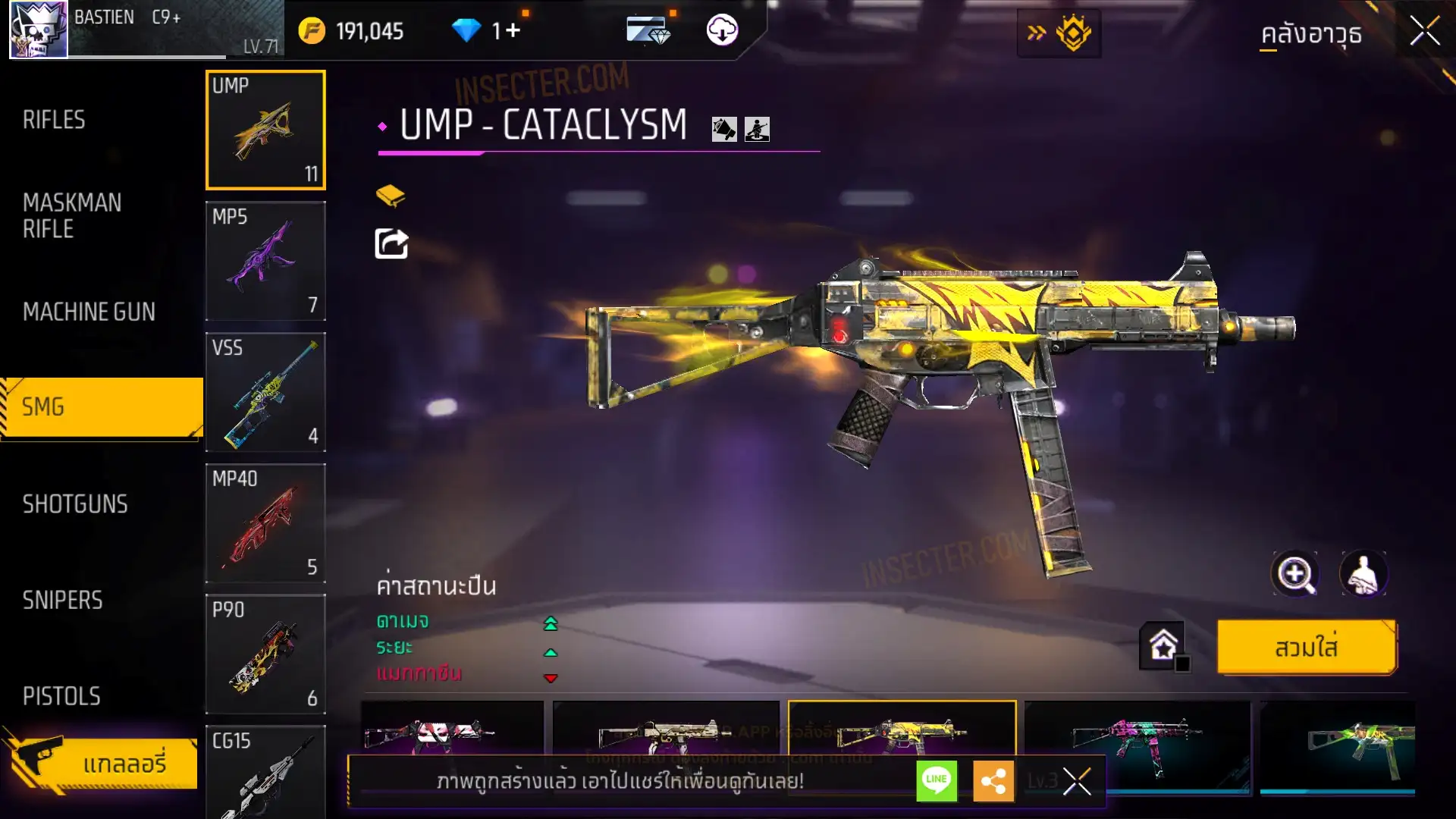Image resolution: width=1456 pixels, height=819 pixels.
Task: Click the share screenshot icon
Action: tap(391, 243)
